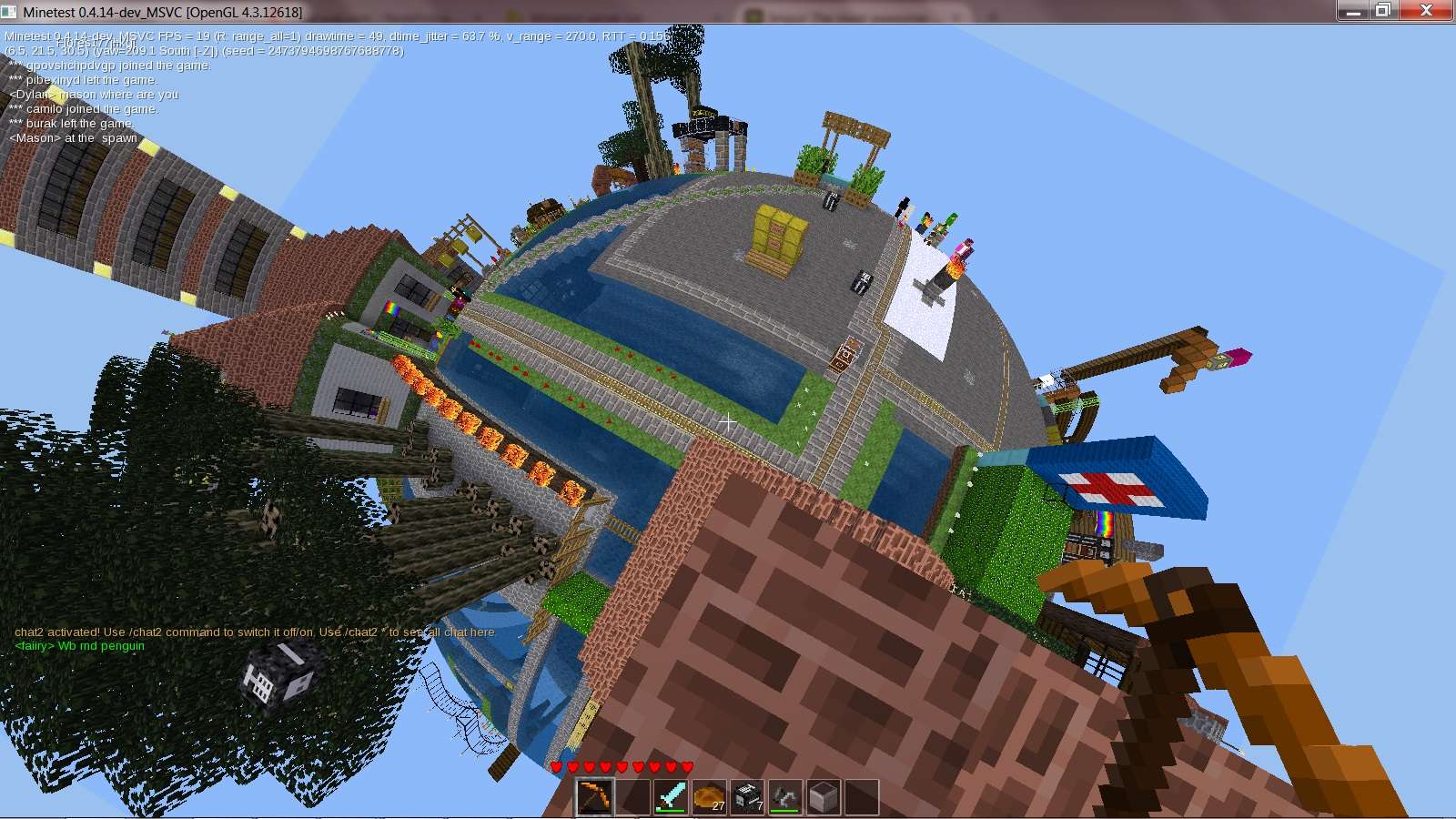The image size is (1456, 819).
Task: Click fairry's 'Wb md penguin' chat message
Action: click(x=79, y=646)
